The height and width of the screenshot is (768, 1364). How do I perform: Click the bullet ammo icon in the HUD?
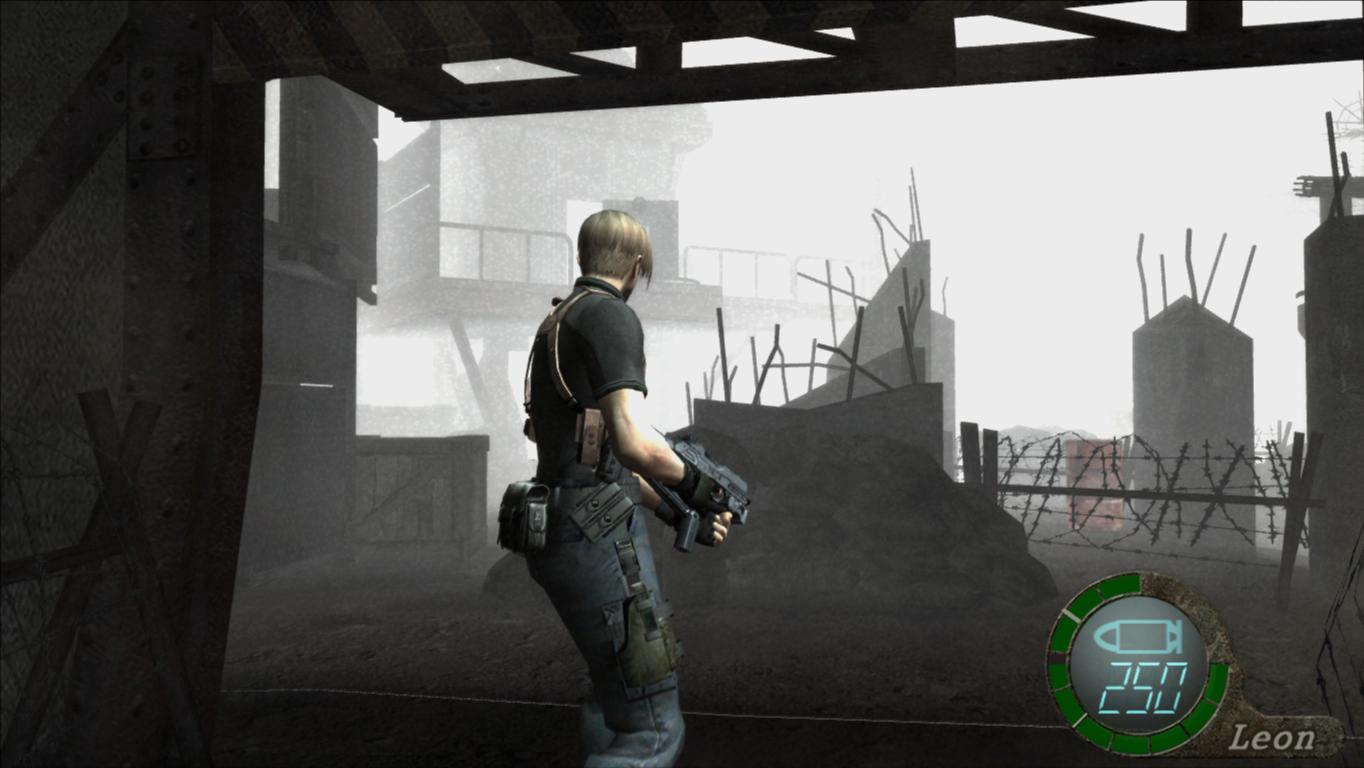(1140, 636)
